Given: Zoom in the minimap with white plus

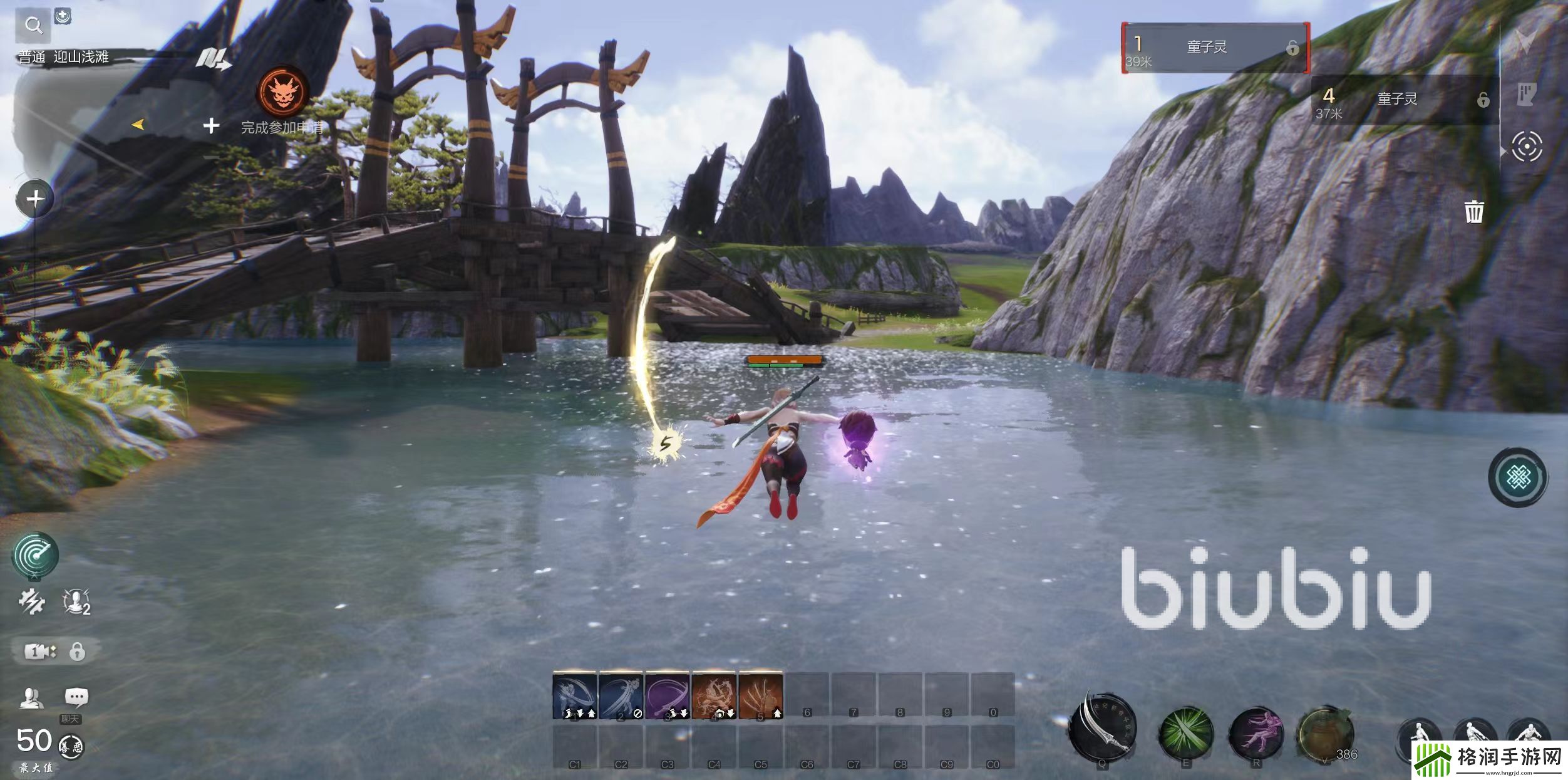Looking at the screenshot, I should pyautogui.click(x=212, y=126).
